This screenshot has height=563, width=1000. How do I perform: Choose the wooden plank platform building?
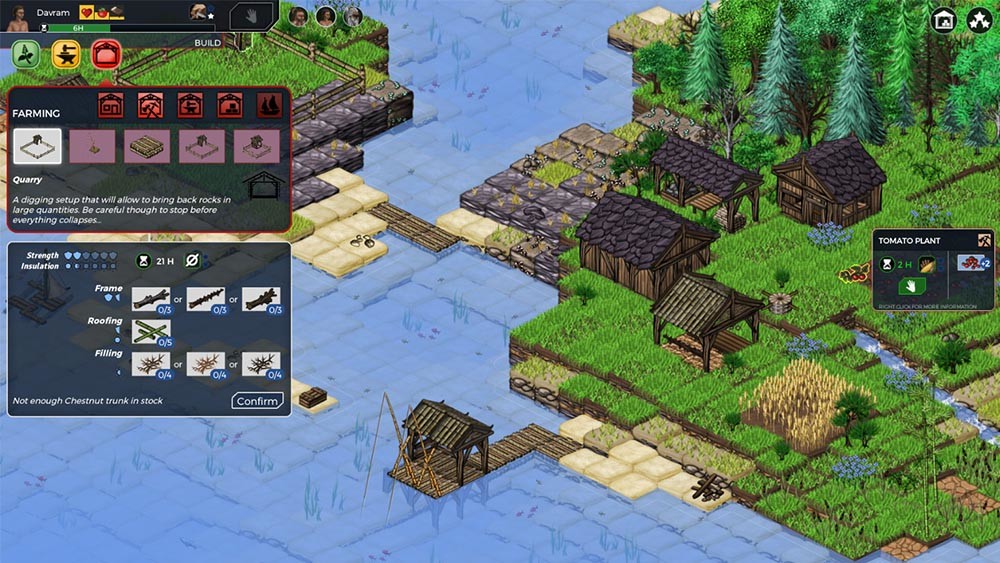[x=147, y=146]
